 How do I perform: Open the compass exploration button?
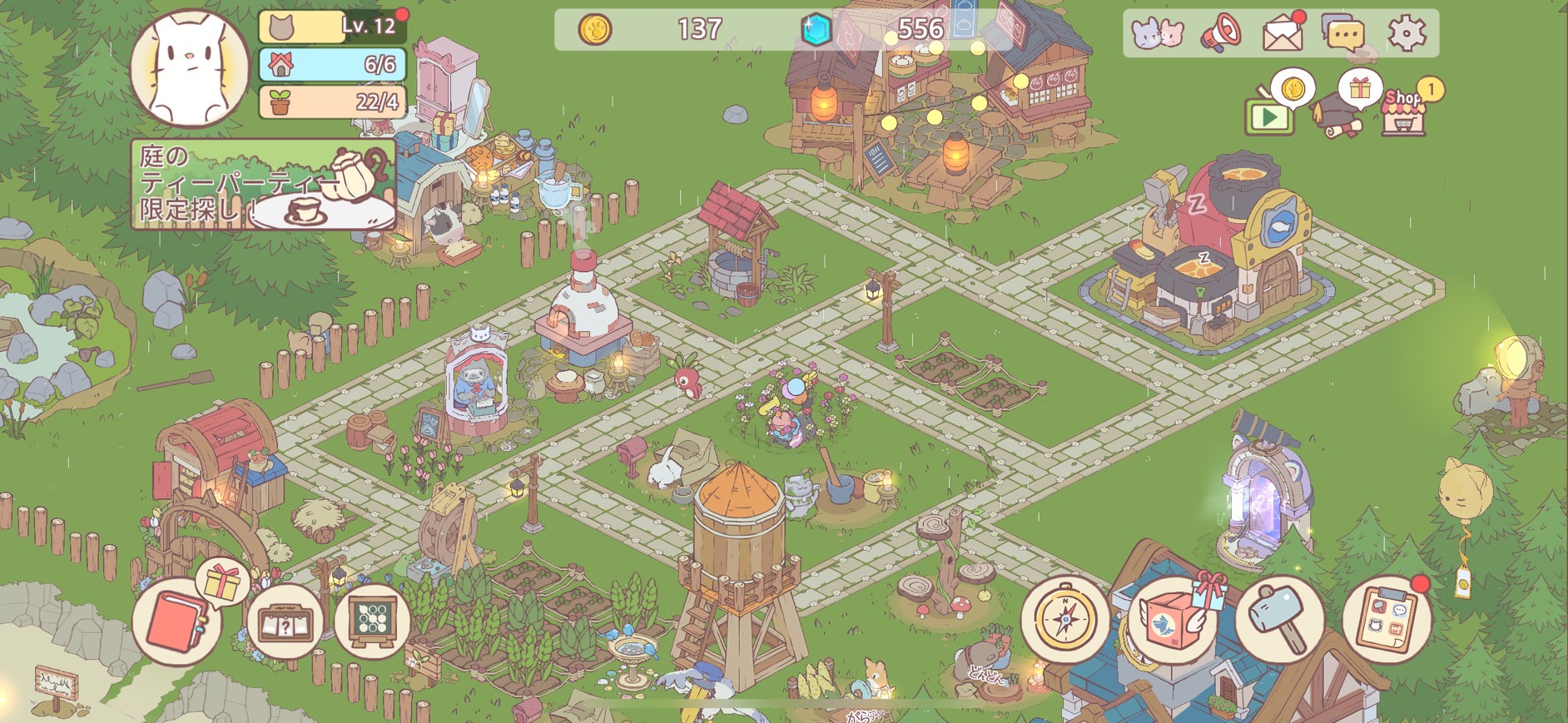coord(1064,620)
